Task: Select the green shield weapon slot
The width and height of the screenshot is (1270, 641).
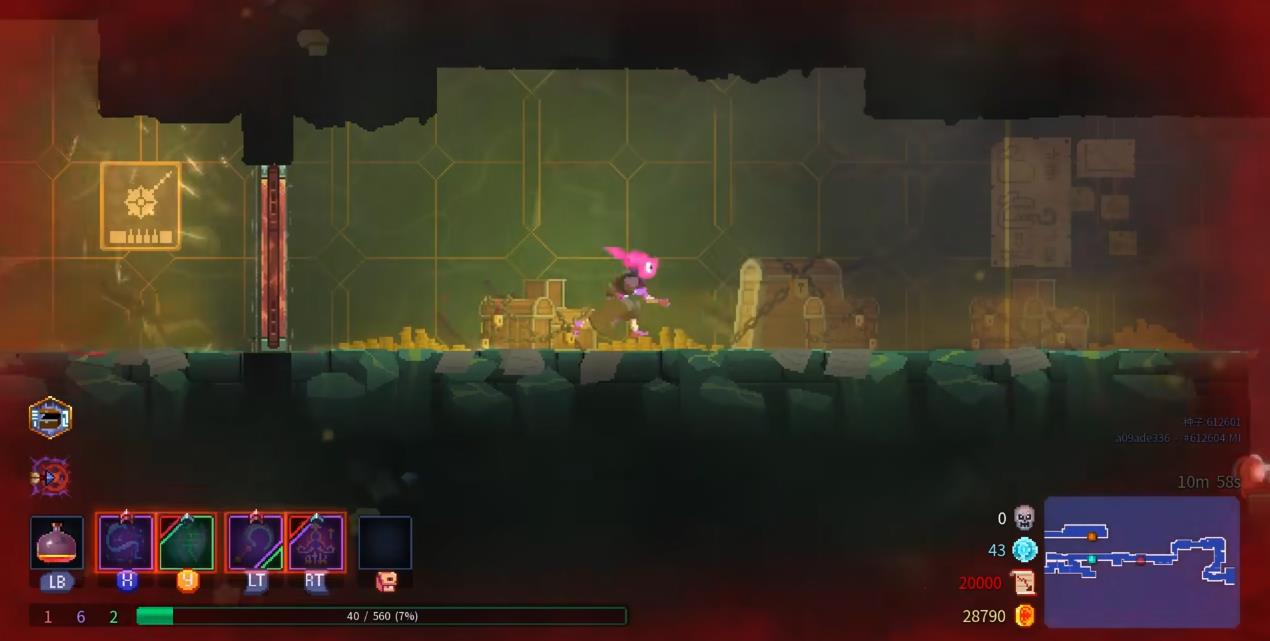Action: coord(187,543)
